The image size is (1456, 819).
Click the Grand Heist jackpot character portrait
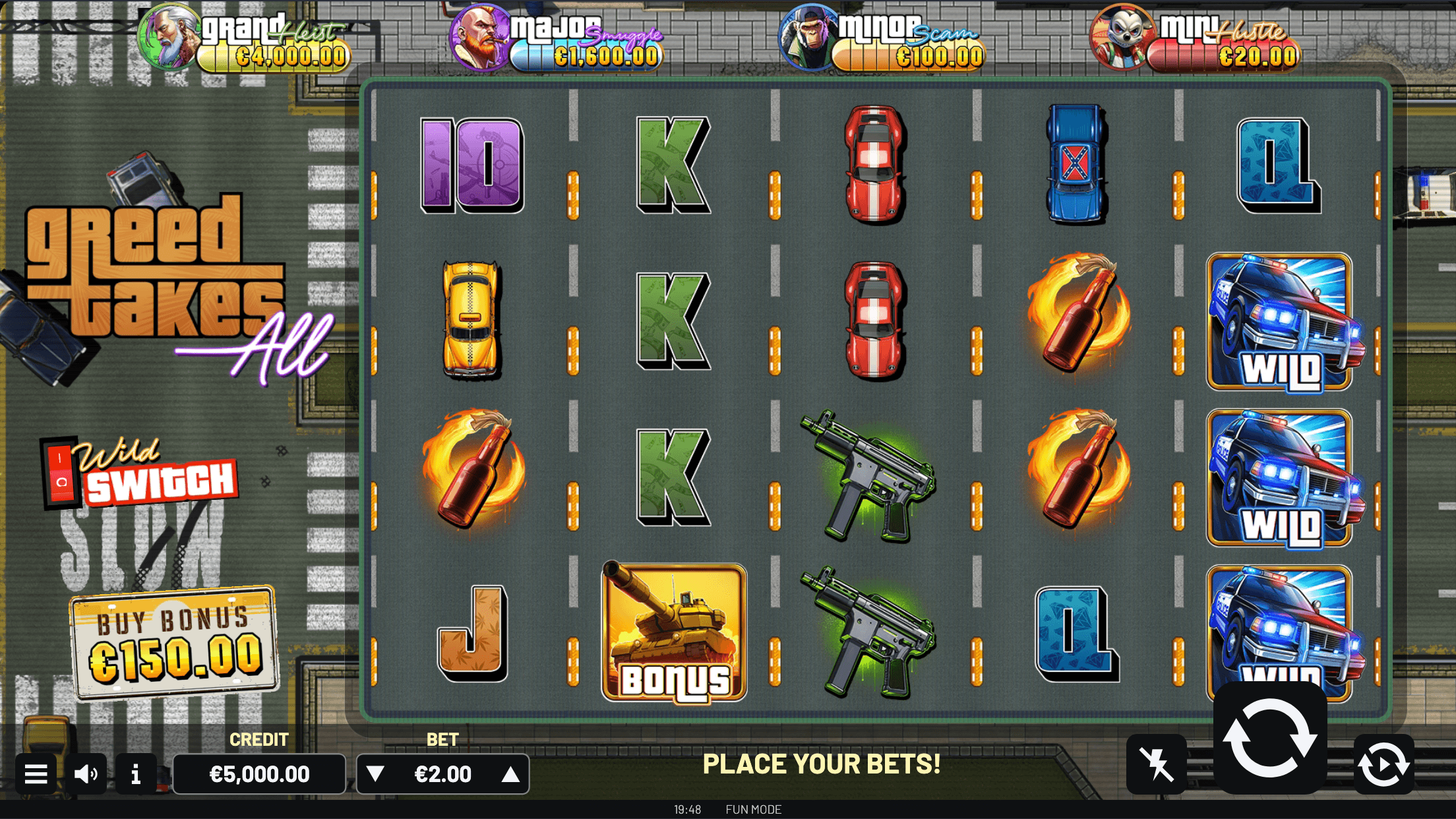170,36
